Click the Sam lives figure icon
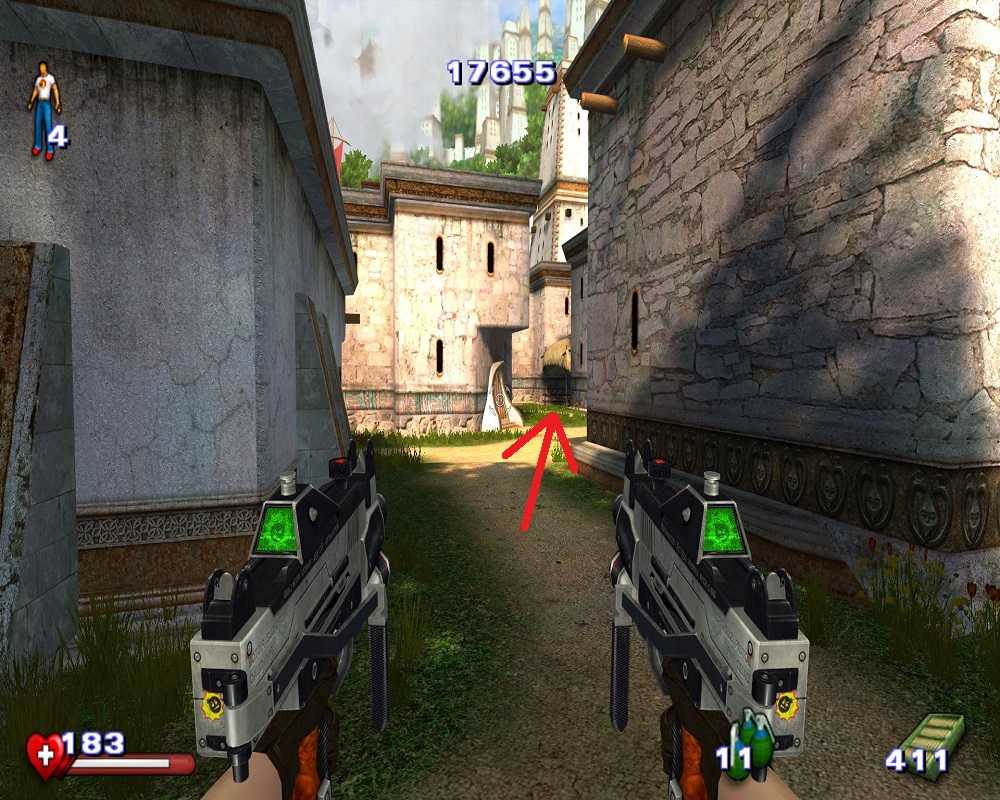This screenshot has width=1000, height=800. tap(42, 110)
